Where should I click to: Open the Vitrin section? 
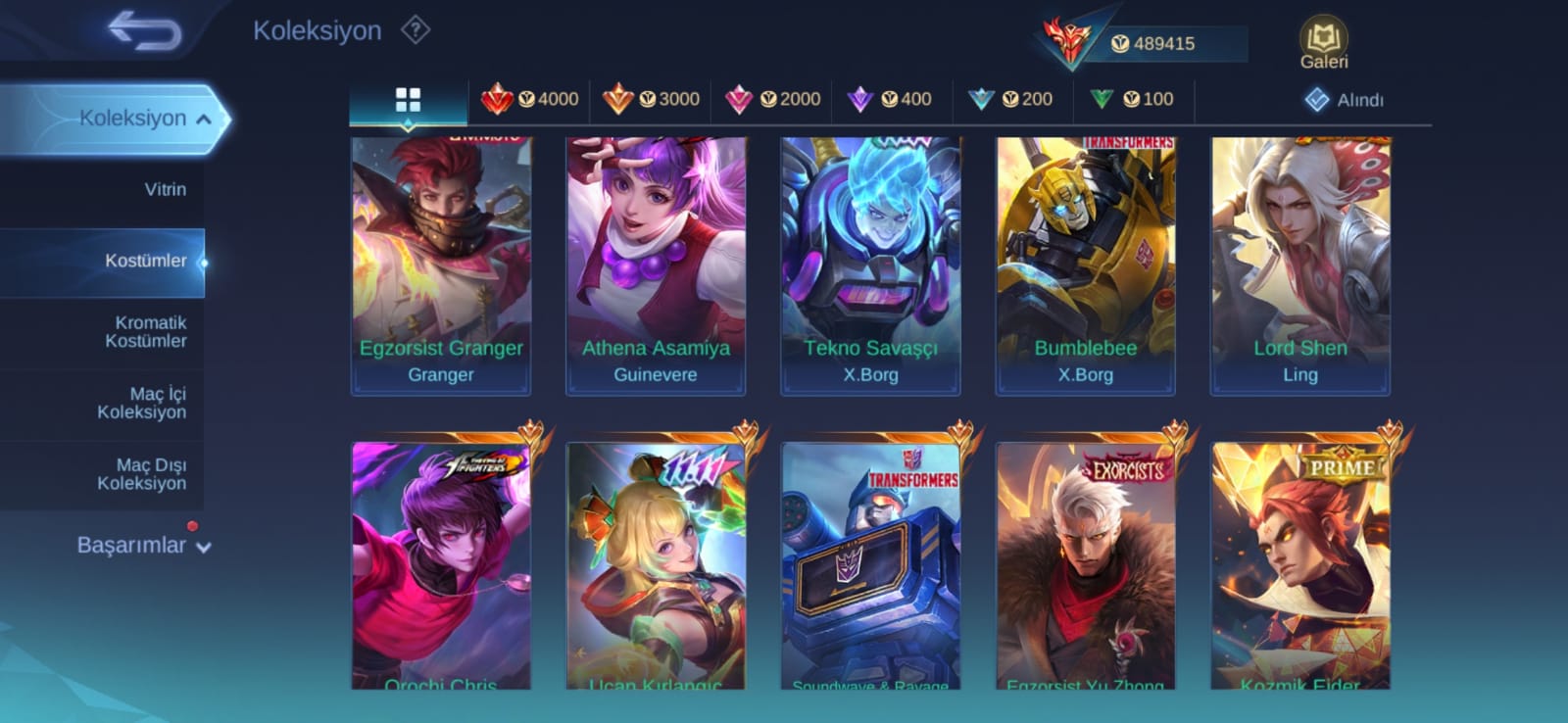165,189
